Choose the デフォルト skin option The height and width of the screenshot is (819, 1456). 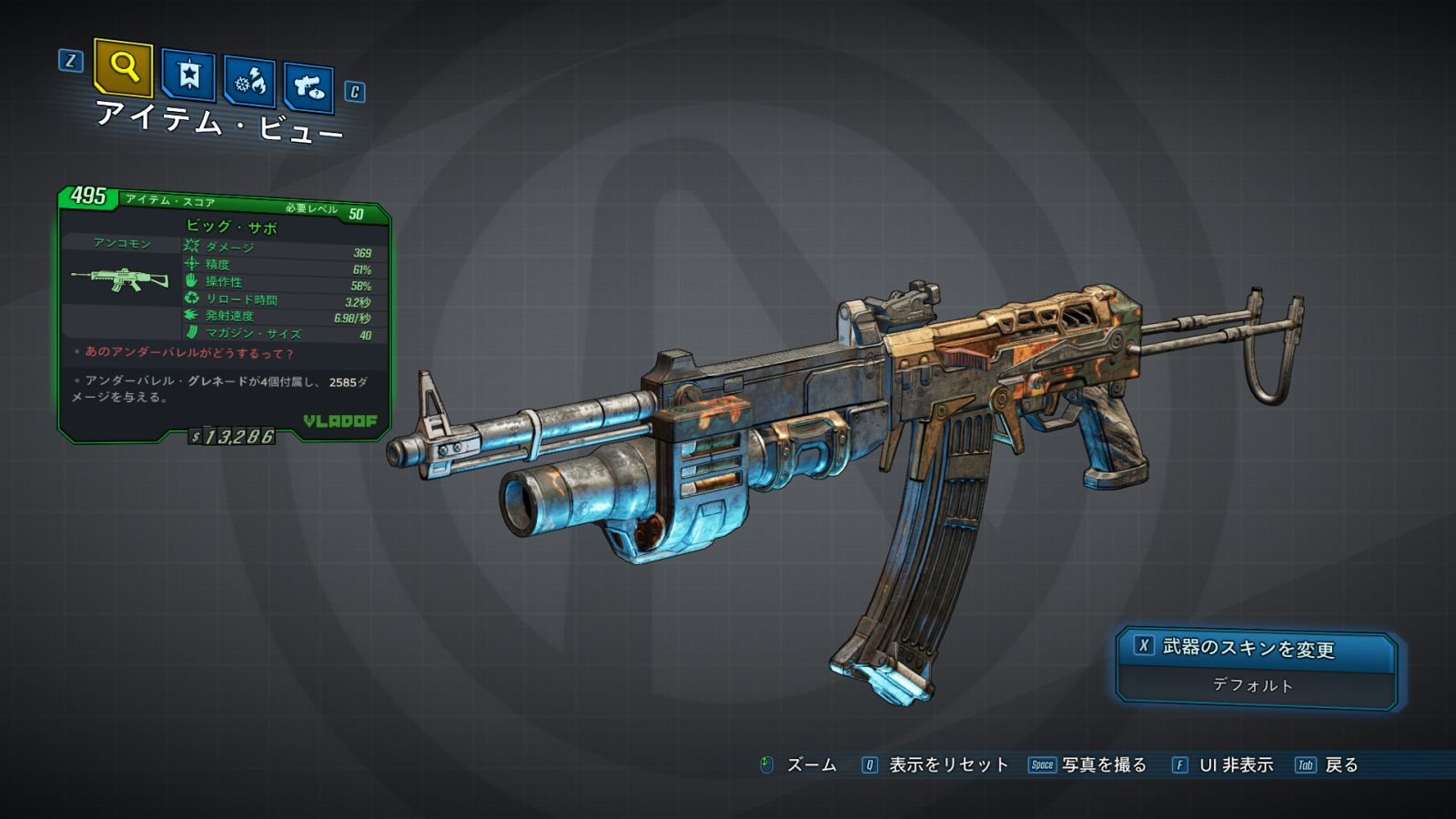click(x=1253, y=685)
